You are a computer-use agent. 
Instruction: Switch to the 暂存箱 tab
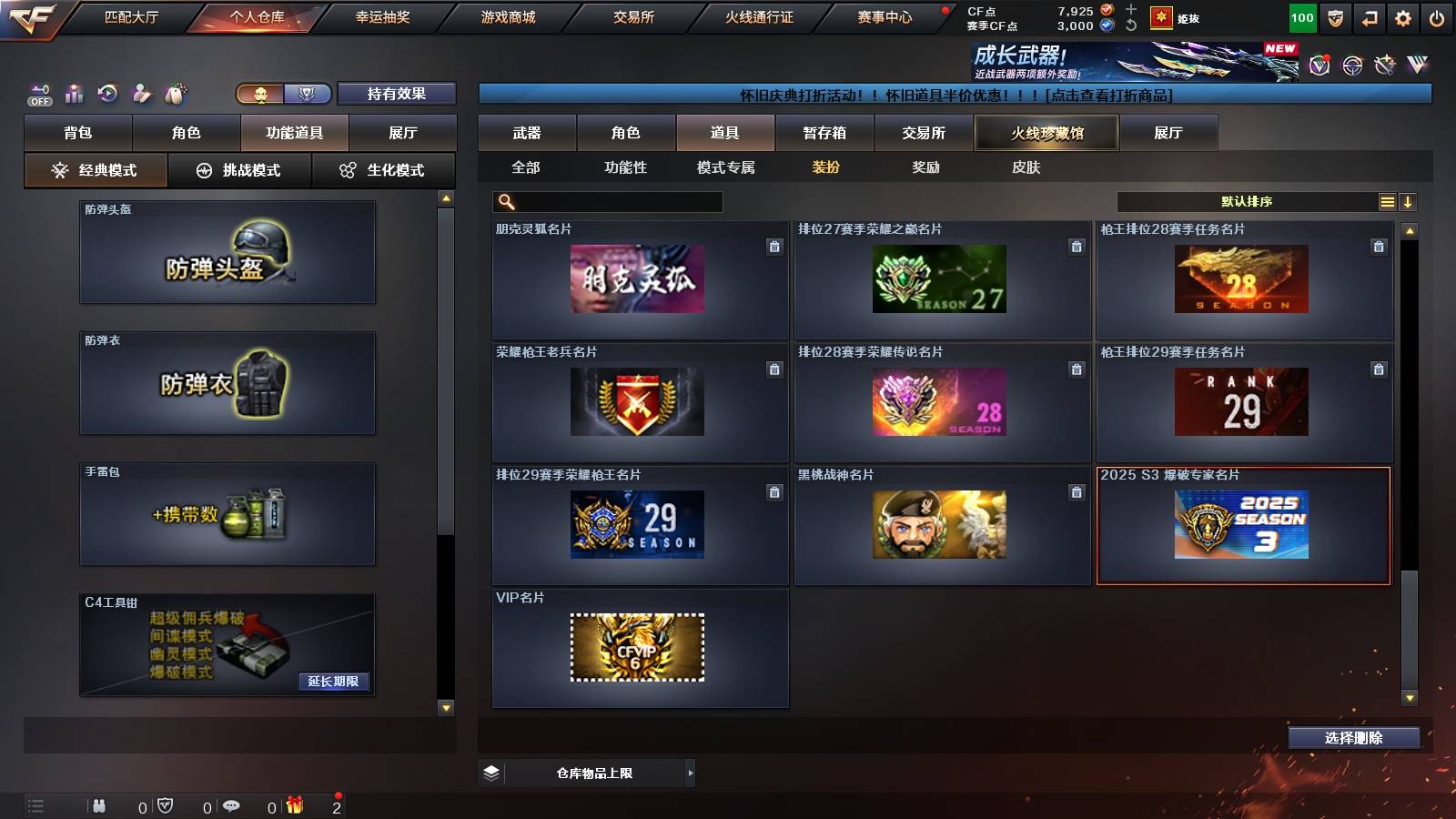(823, 133)
